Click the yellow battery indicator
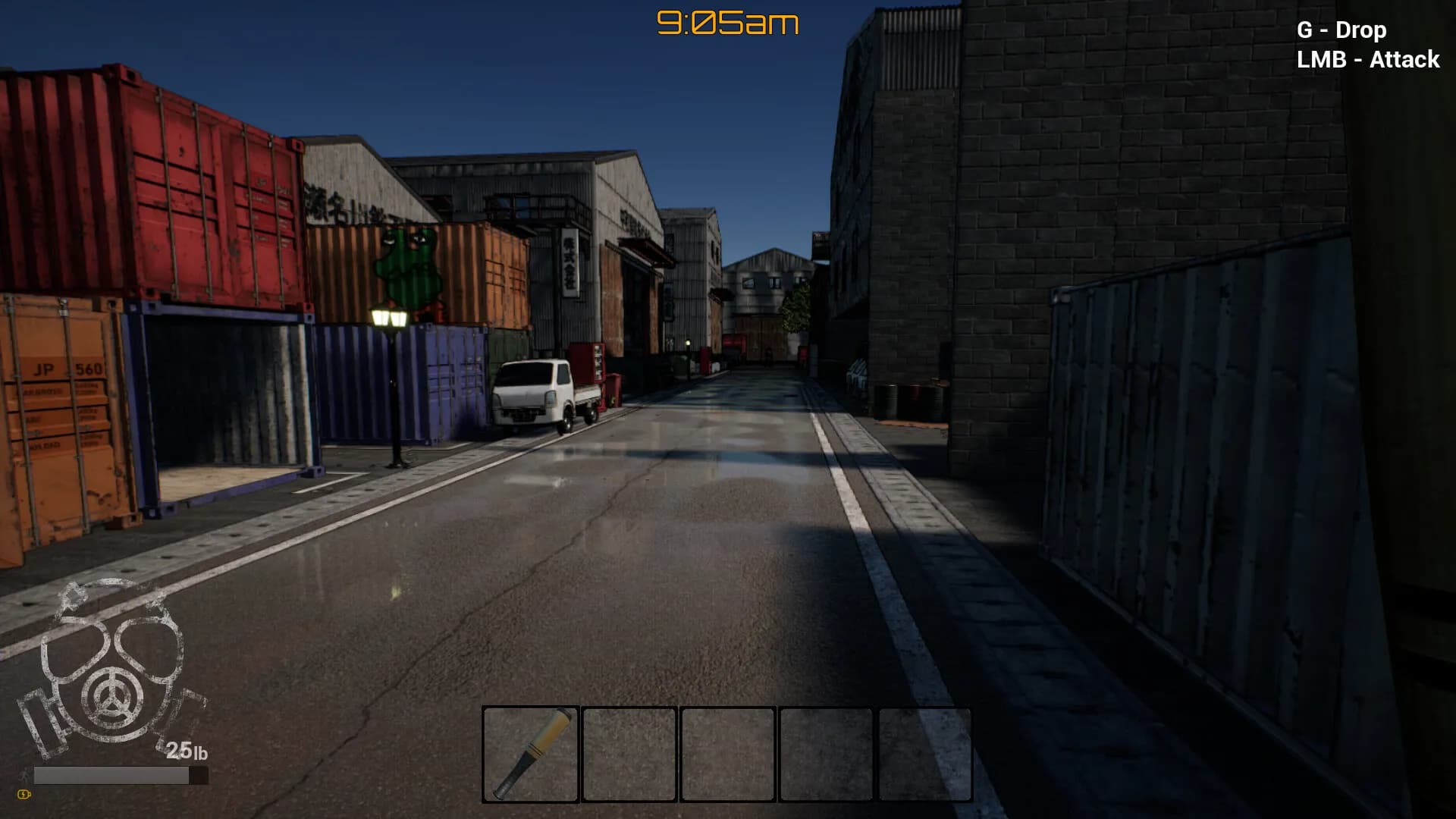The image size is (1456, 819). (x=24, y=795)
